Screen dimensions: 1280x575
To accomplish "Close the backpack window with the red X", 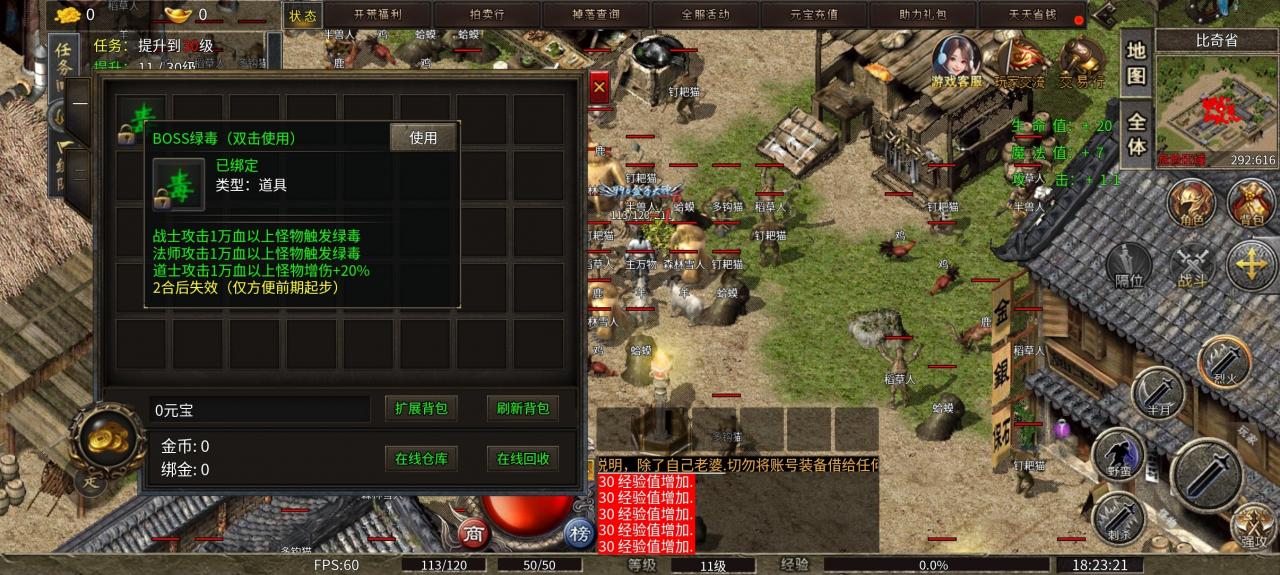I will tap(599, 88).
